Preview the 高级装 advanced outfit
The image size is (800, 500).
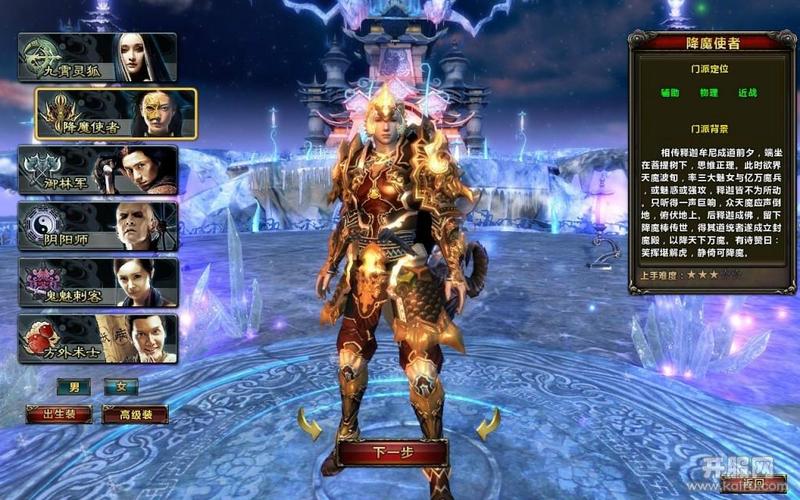coord(134,414)
